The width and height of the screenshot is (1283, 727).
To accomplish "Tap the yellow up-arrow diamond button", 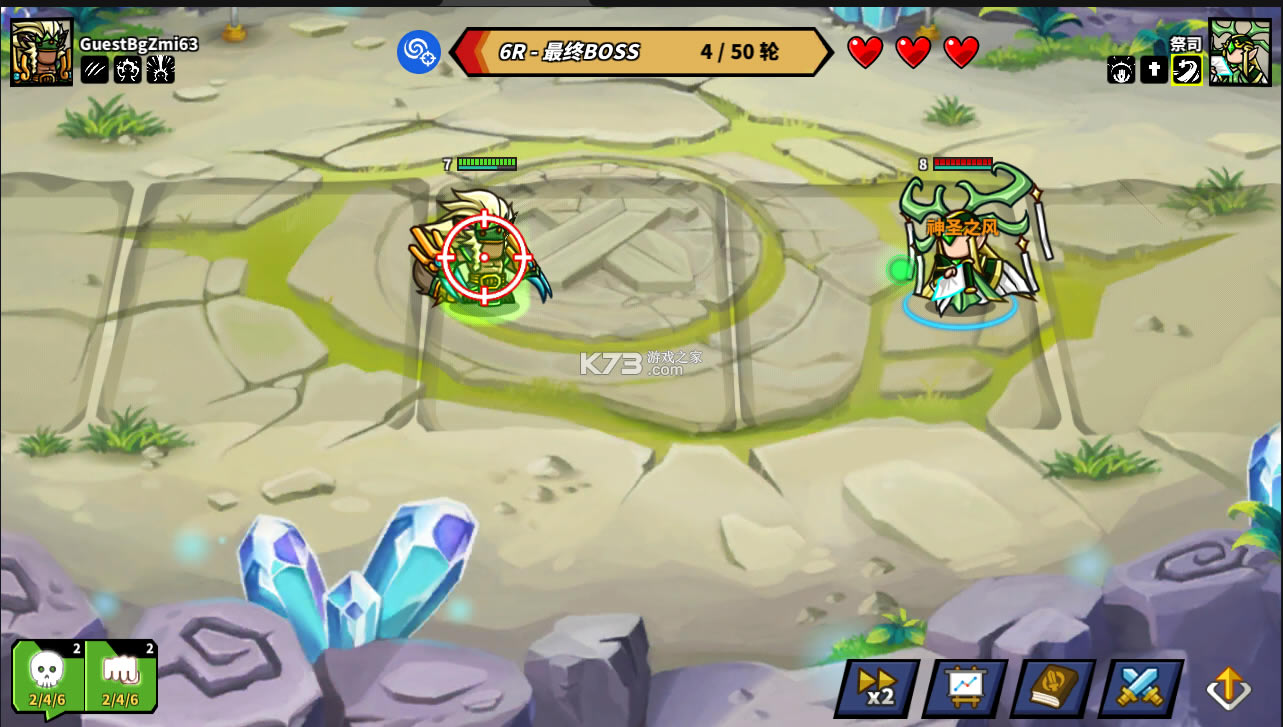I will coord(1228,688).
